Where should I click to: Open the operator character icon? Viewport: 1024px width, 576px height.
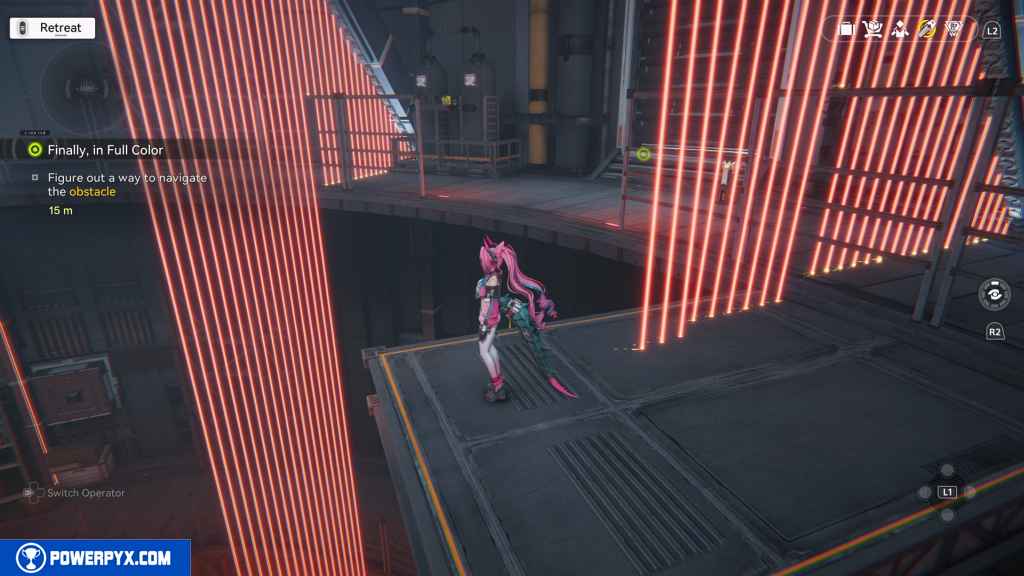click(899, 29)
